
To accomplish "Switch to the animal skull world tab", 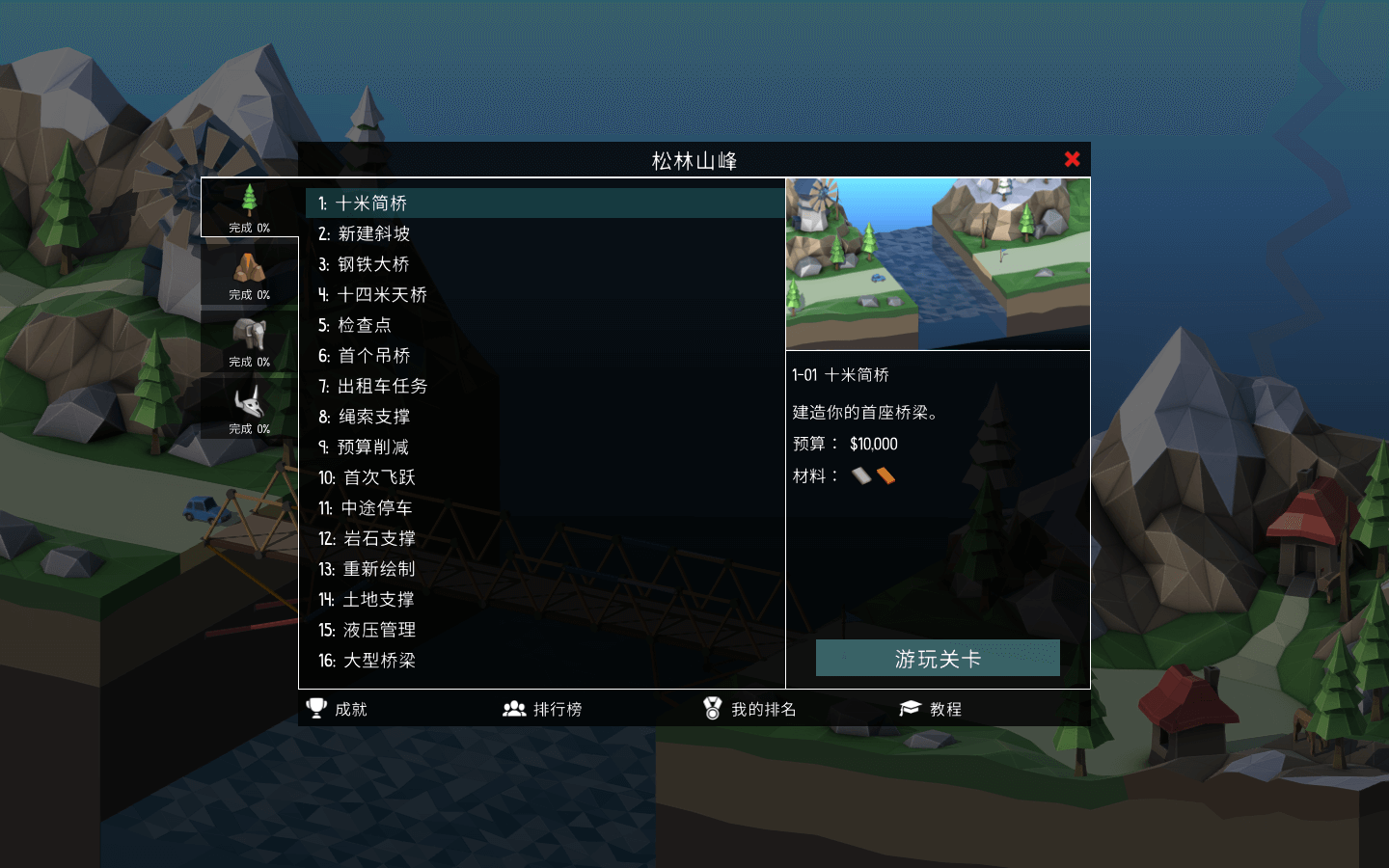I will click(249, 407).
